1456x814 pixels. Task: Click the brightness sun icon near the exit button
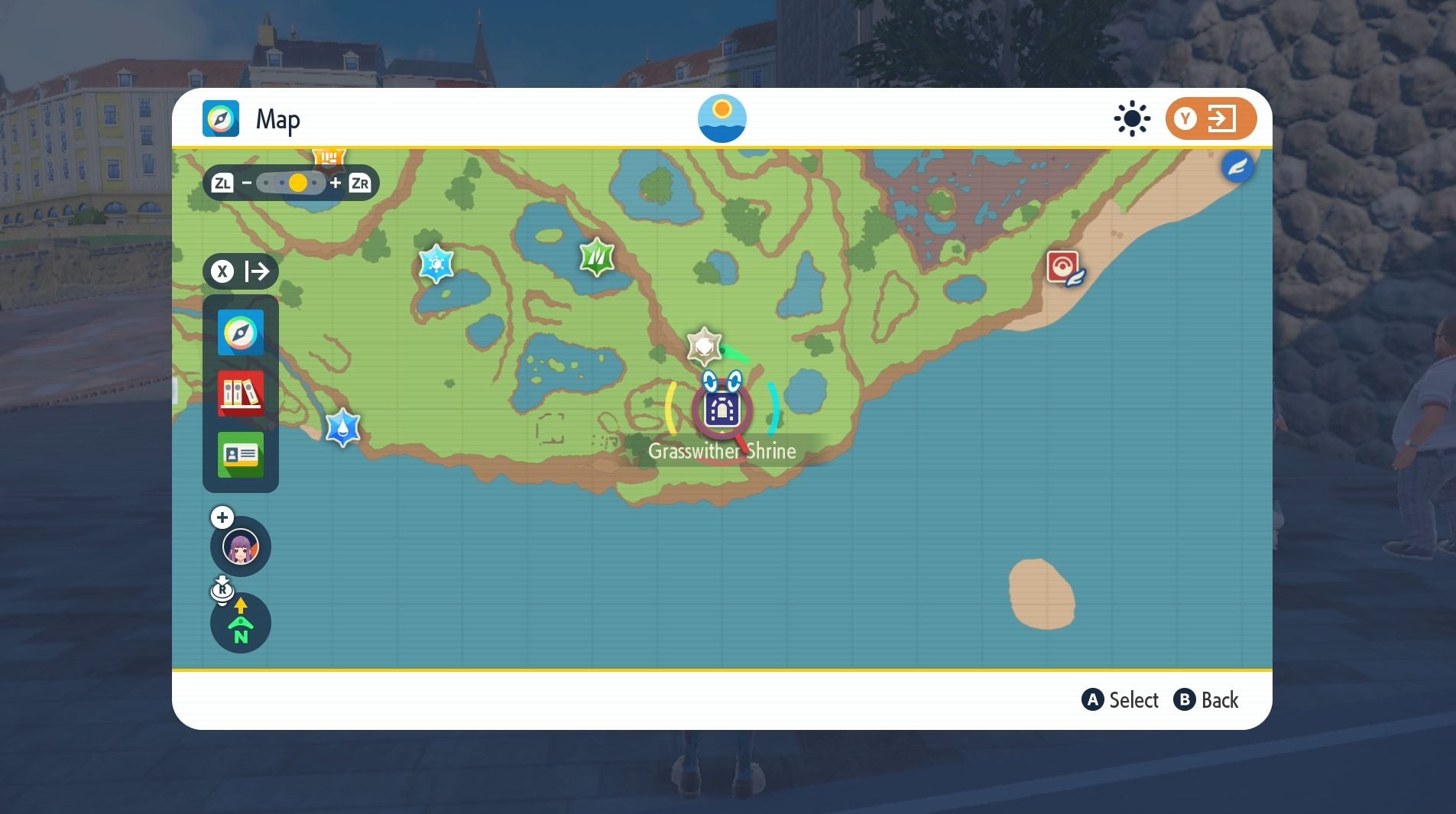tap(1130, 118)
